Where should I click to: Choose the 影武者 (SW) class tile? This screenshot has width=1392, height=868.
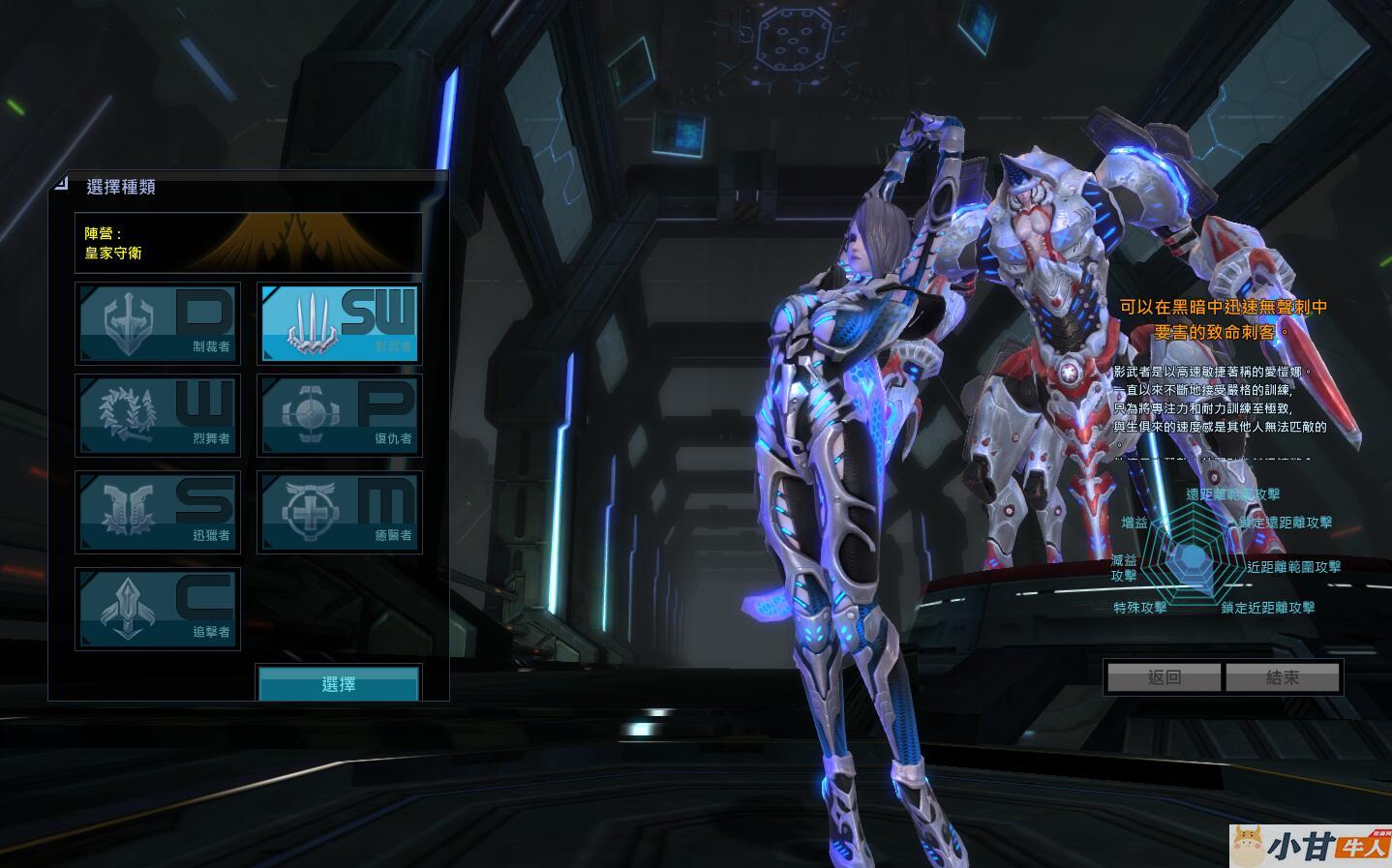coord(339,323)
